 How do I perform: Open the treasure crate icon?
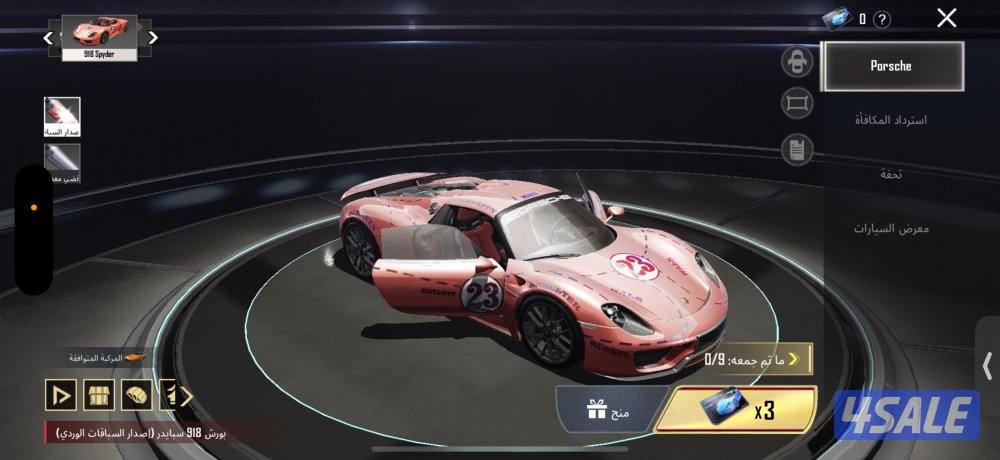pyautogui.click(x=98, y=395)
